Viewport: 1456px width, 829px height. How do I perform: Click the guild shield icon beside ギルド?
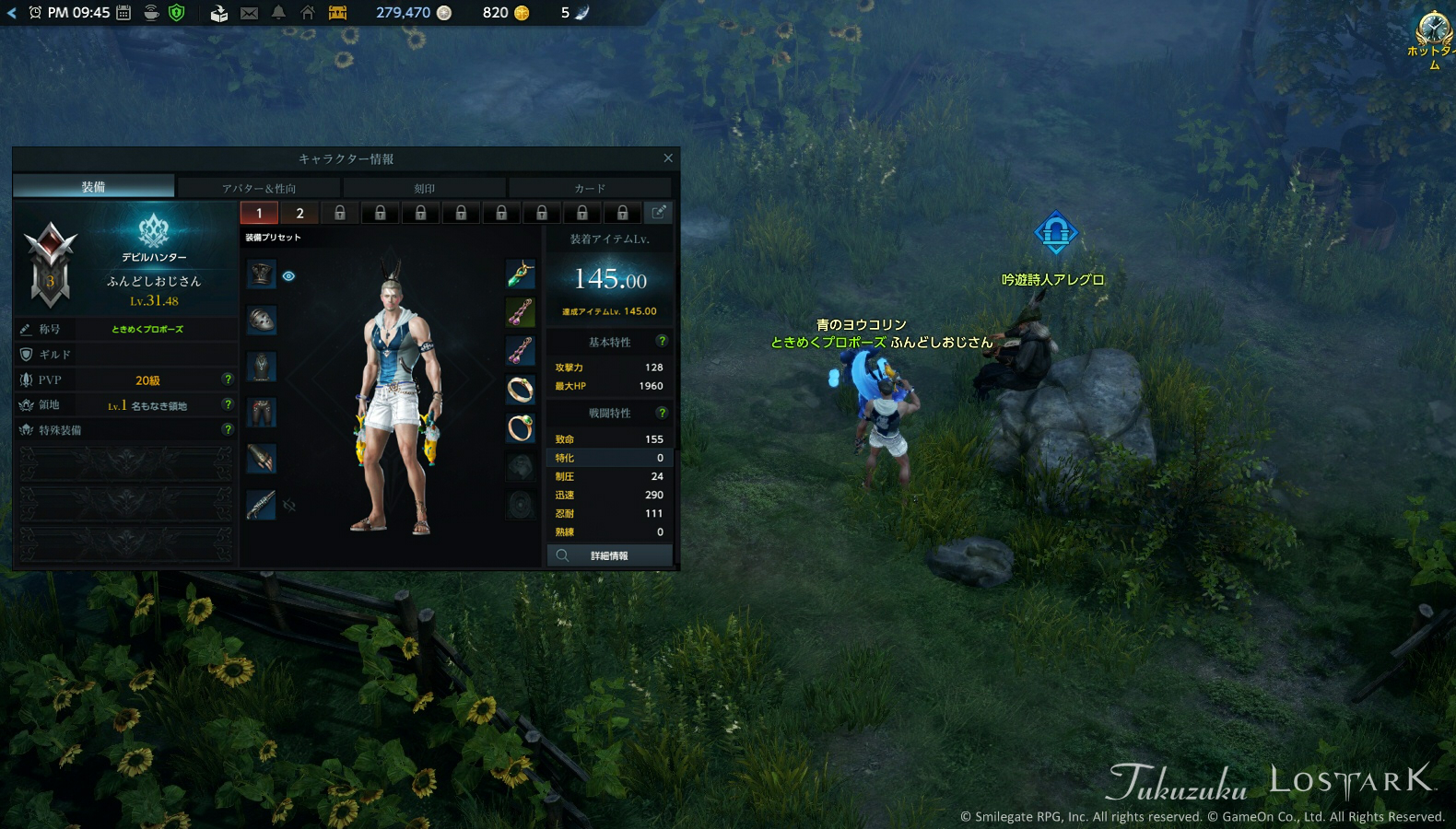pyautogui.click(x=25, y=354)
